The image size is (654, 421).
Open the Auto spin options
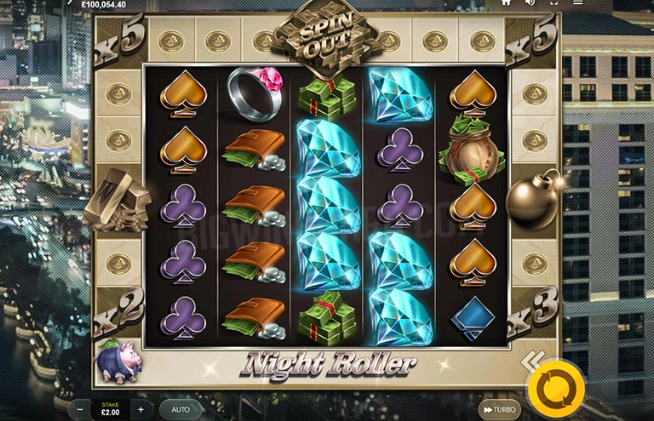(181, 410)
